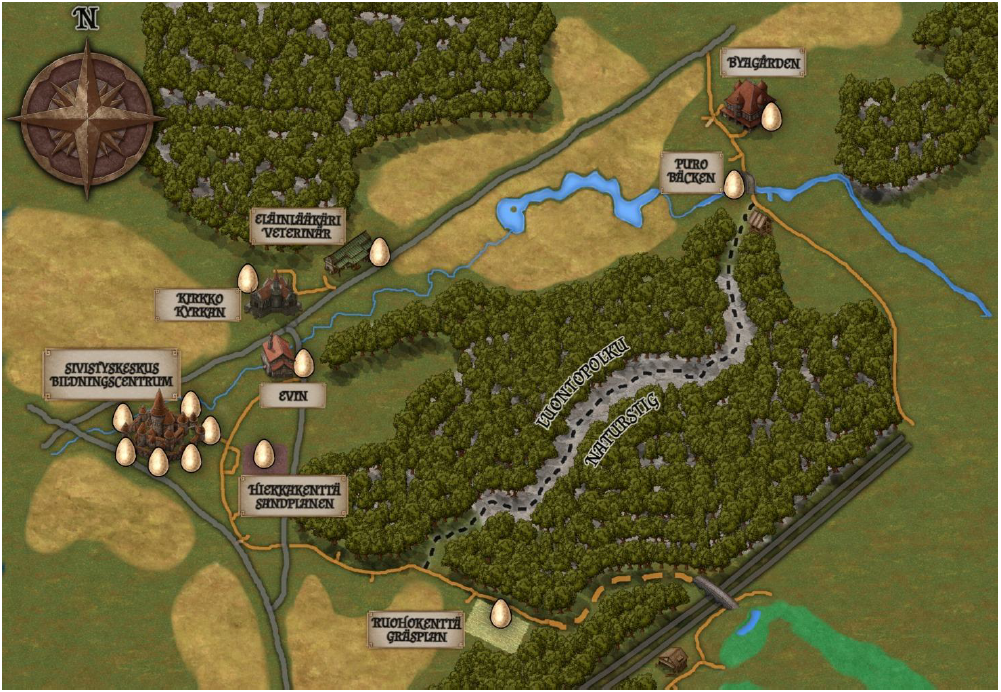
Task: Select the Sivistyskeskus Bildningscentrum label
Action: point(112,374)
